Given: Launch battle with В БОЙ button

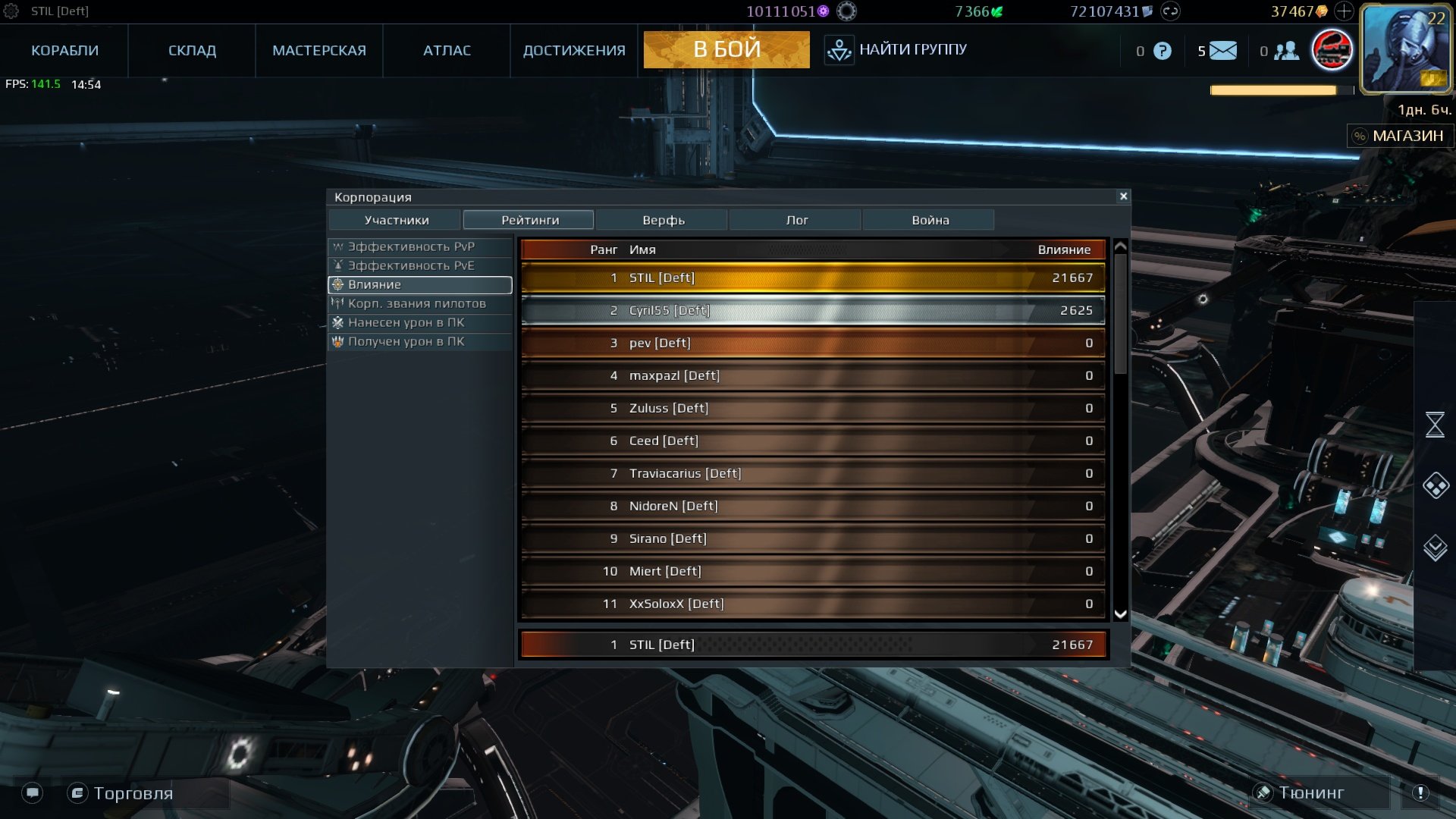Looking at the screenshot, I should 726,50.
